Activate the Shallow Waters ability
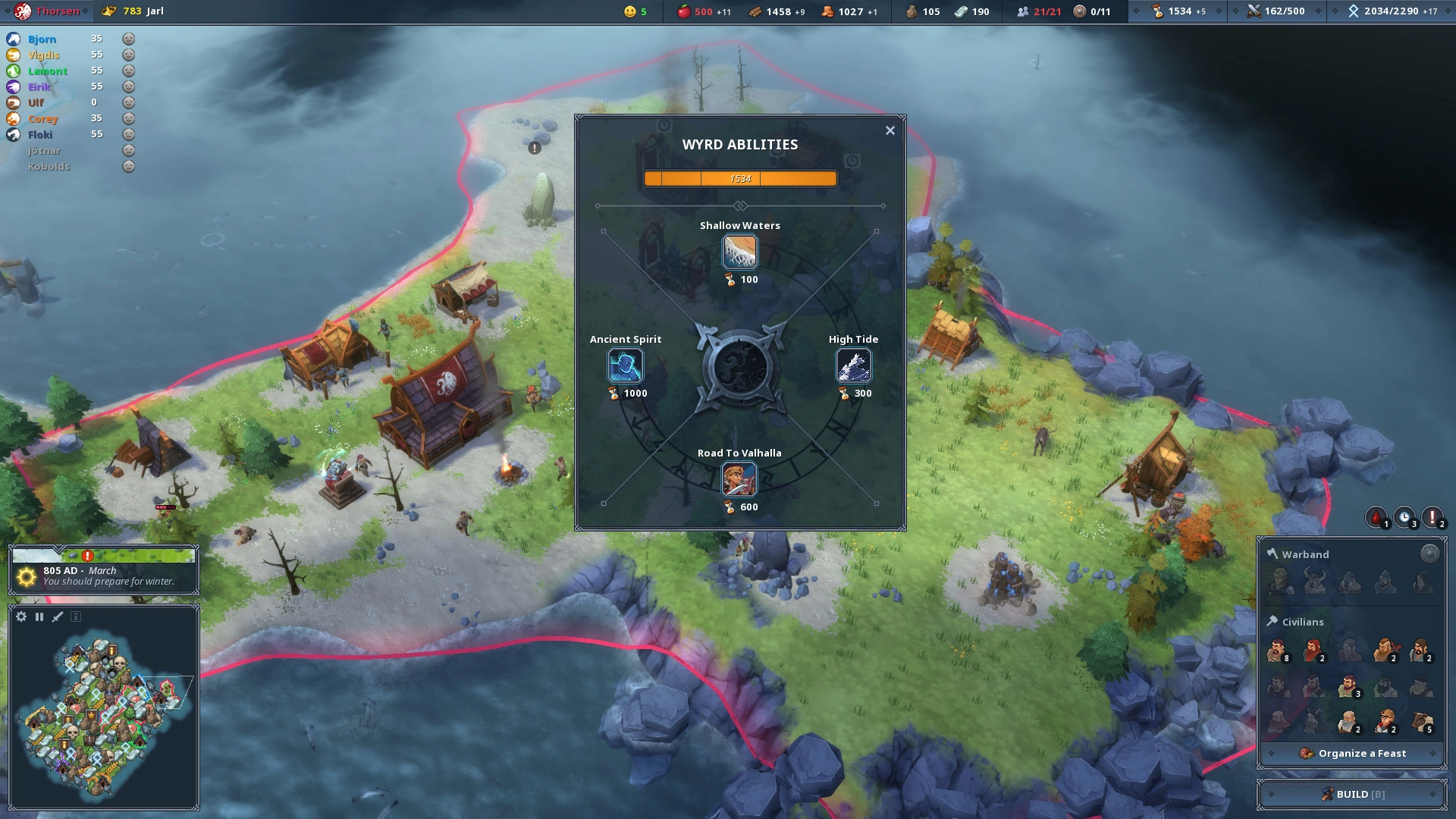The height and width of the screenshot is (819, 1456). [739, 252]
